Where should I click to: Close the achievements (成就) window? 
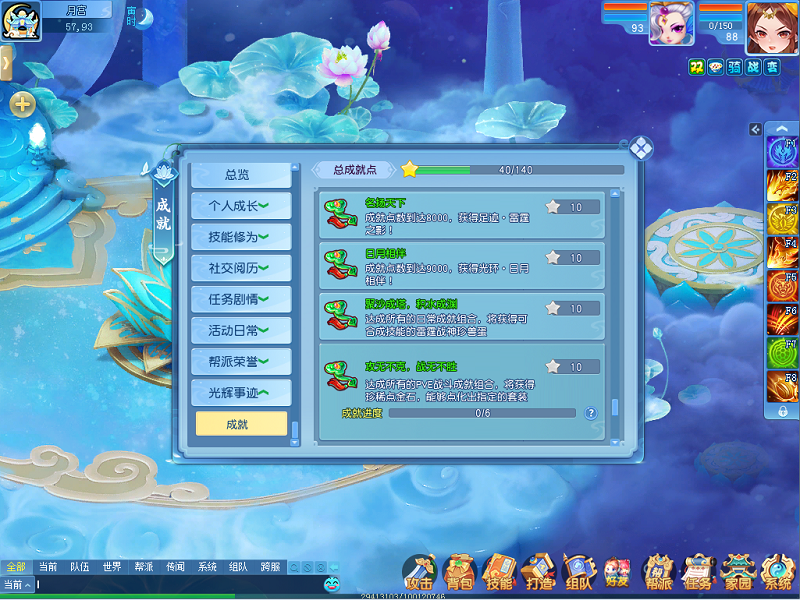(640, 148)
